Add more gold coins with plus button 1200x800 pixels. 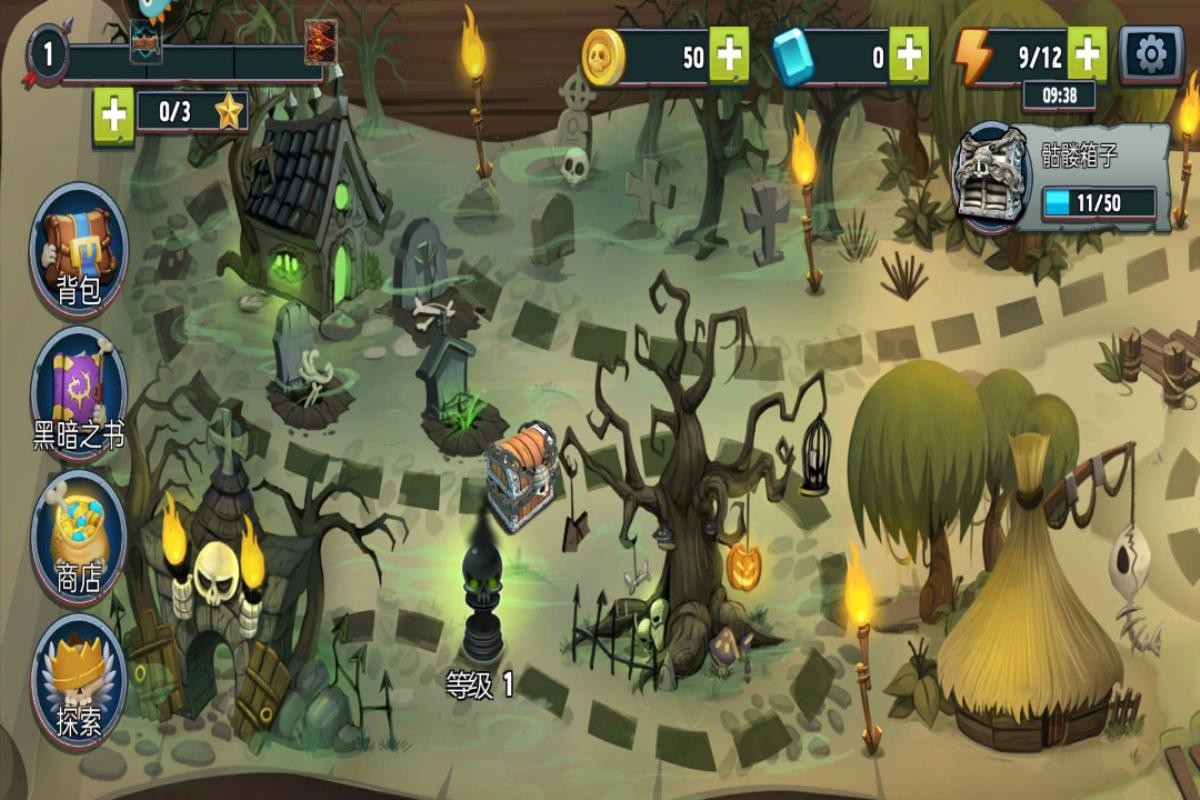coord(729,56)
